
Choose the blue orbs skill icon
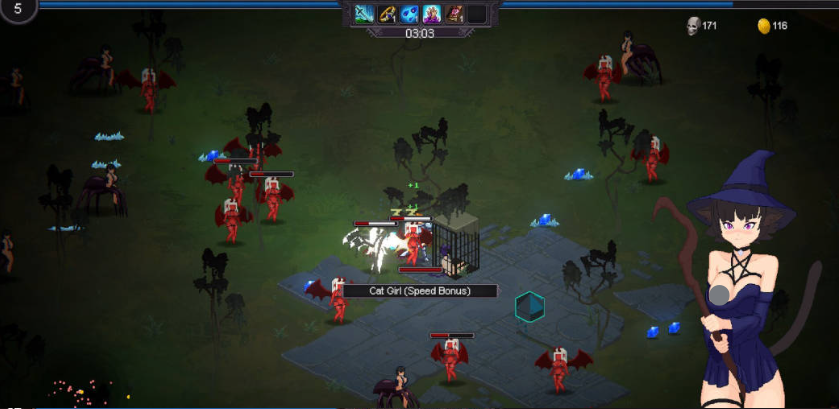coord(409,14)
